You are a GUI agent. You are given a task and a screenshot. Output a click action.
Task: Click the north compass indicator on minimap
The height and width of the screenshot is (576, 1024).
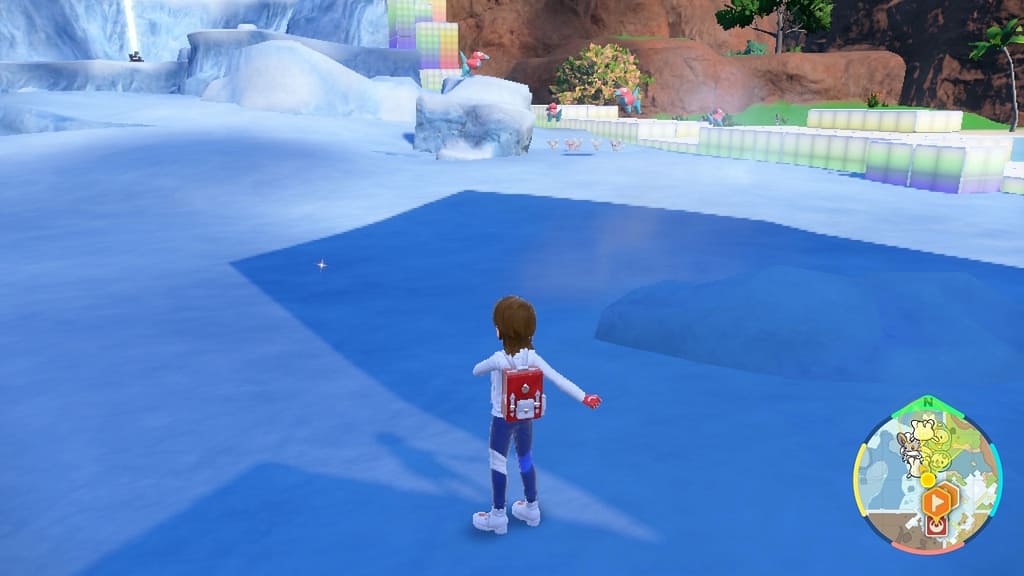tap(929, 402)
